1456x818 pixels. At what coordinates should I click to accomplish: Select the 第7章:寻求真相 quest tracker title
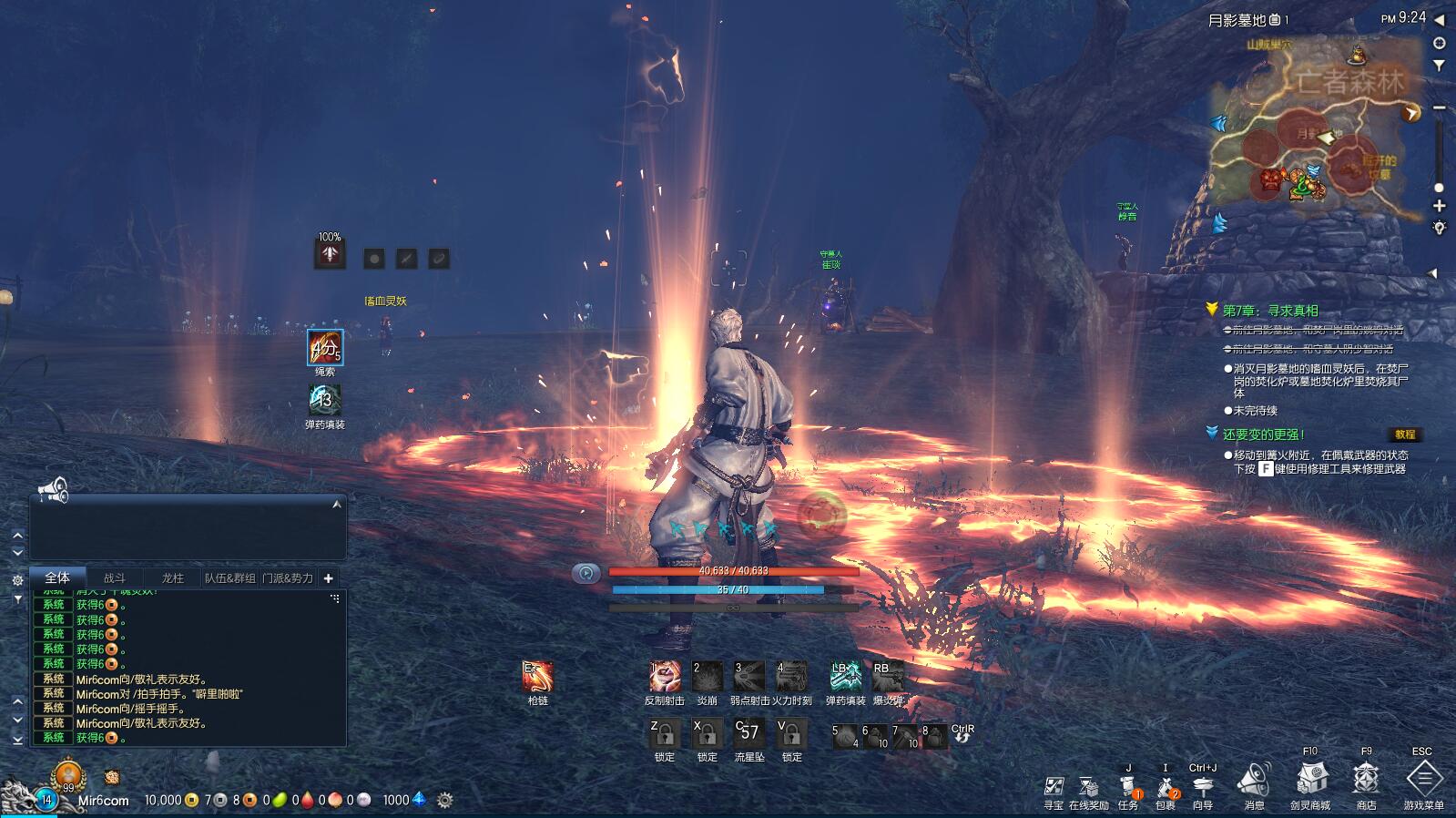[x=1270, y=311]
